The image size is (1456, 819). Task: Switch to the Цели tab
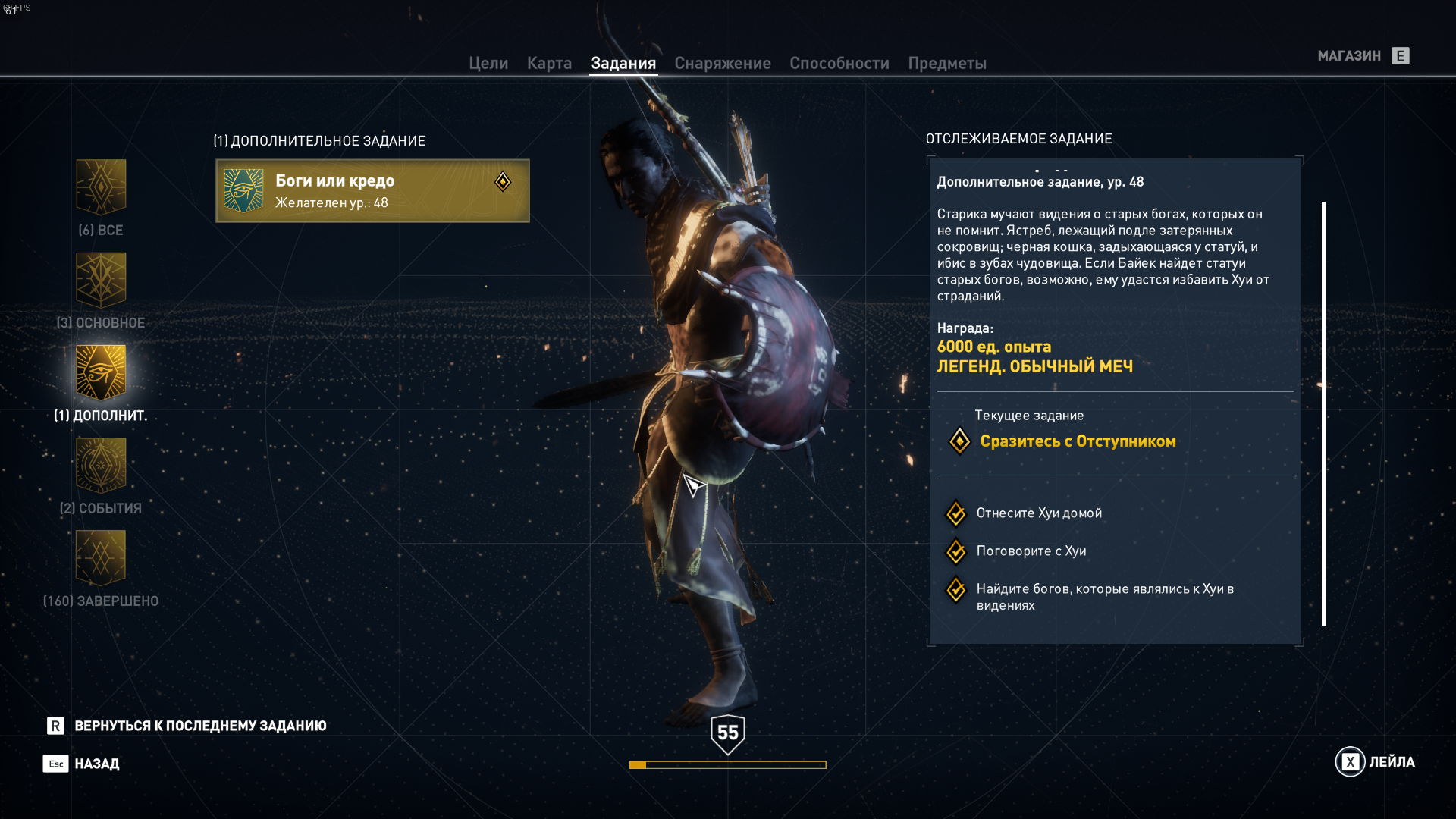coord(488,64)
